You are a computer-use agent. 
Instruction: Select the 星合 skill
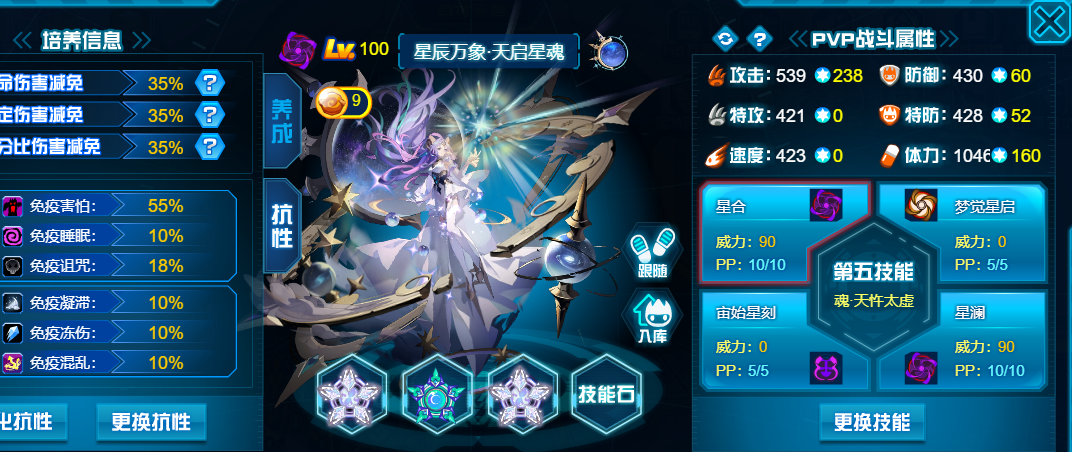pos(780,235)
